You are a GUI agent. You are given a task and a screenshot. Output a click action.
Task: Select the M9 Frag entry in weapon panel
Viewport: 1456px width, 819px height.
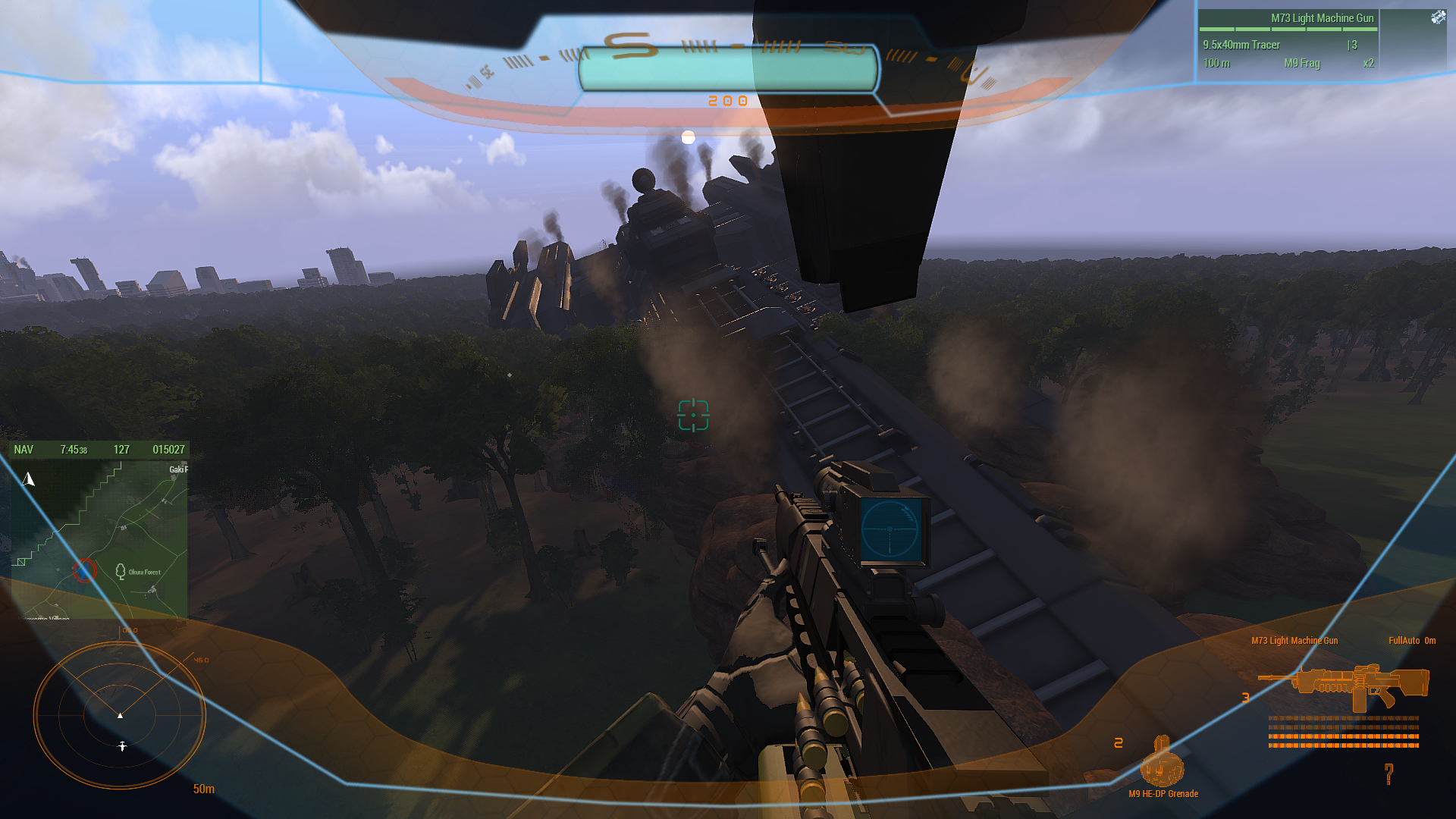1301,64
